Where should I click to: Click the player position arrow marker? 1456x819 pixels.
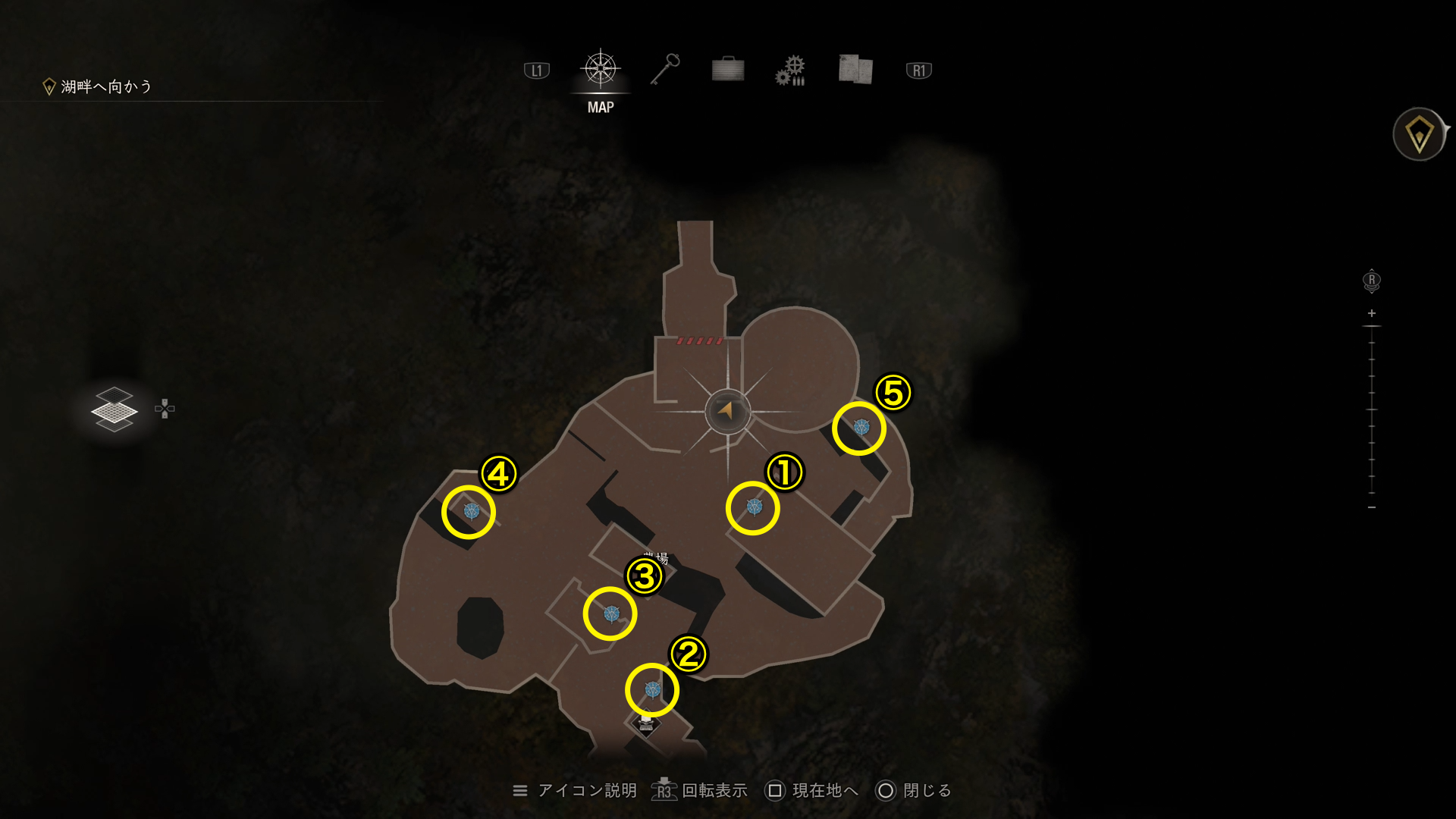pyautogui.click(x=727, y=411)
